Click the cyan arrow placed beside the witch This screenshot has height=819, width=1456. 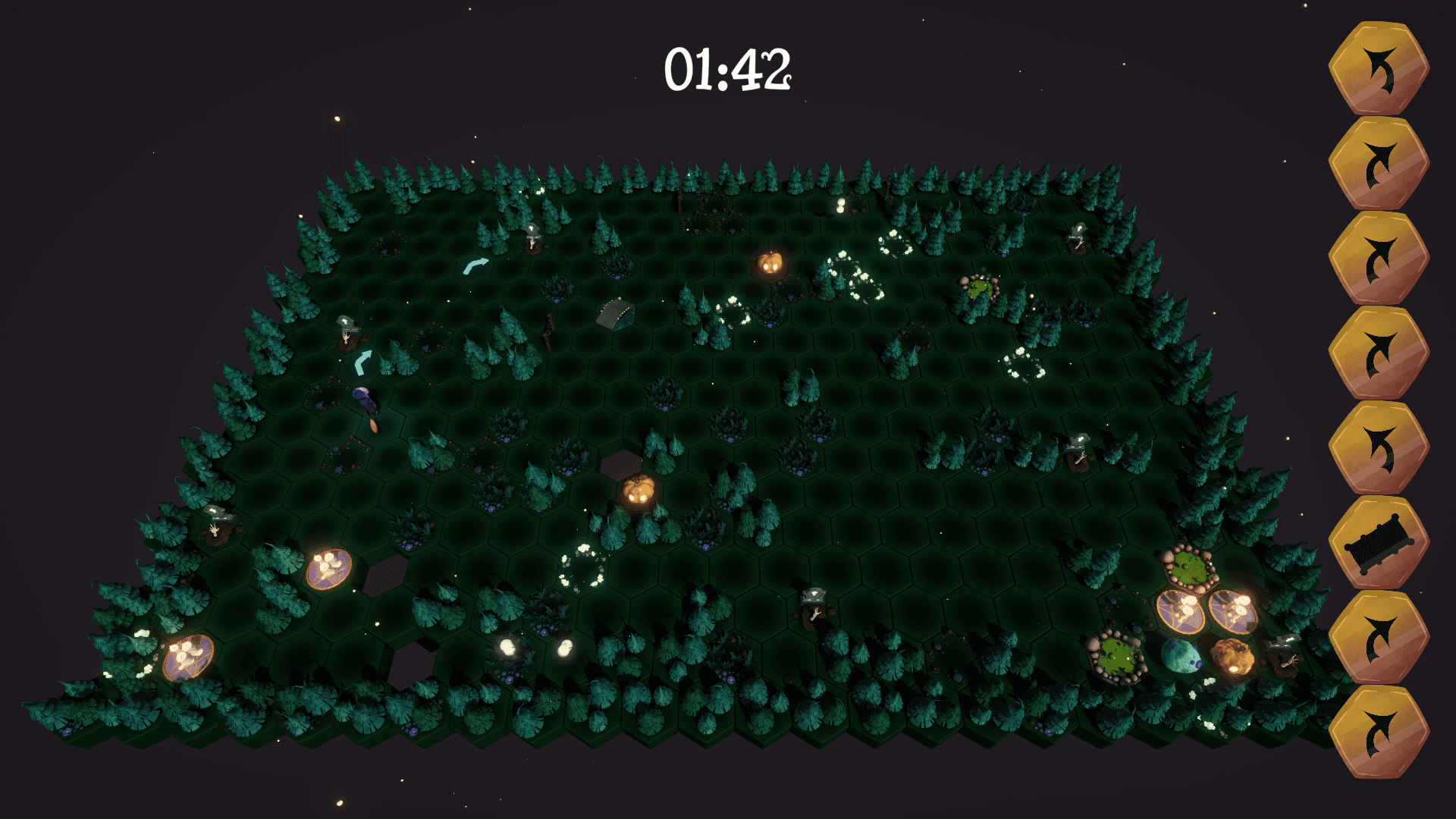[362, 364]
